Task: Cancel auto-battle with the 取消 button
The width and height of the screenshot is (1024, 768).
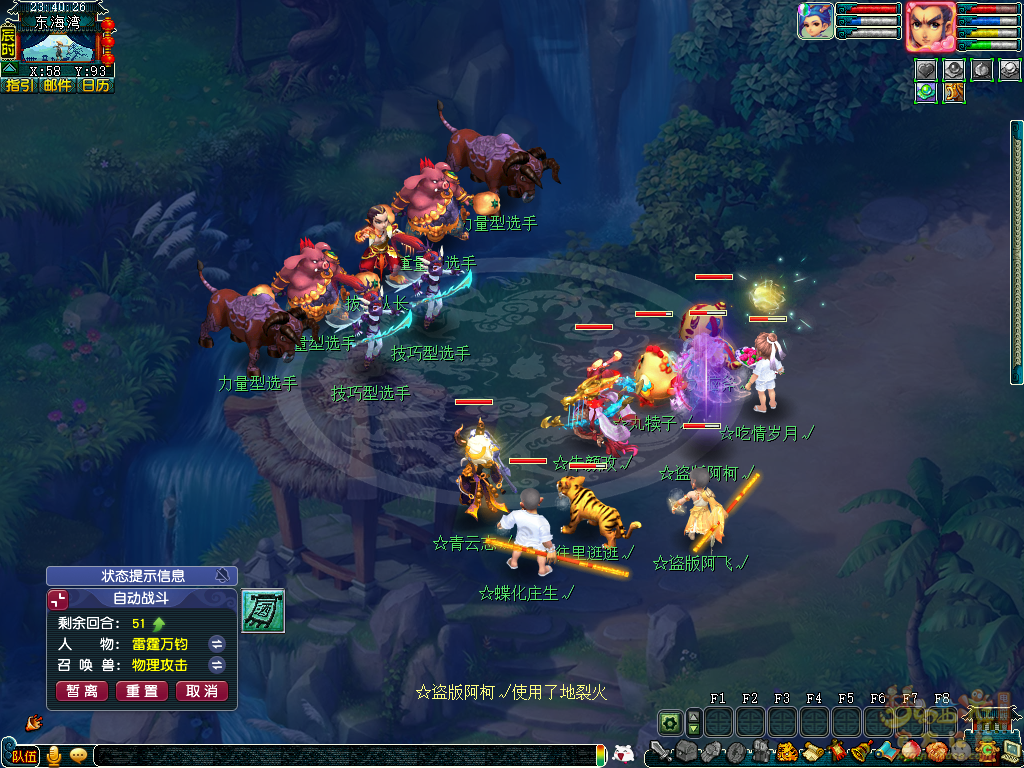Action: click(x=202, y=691)
